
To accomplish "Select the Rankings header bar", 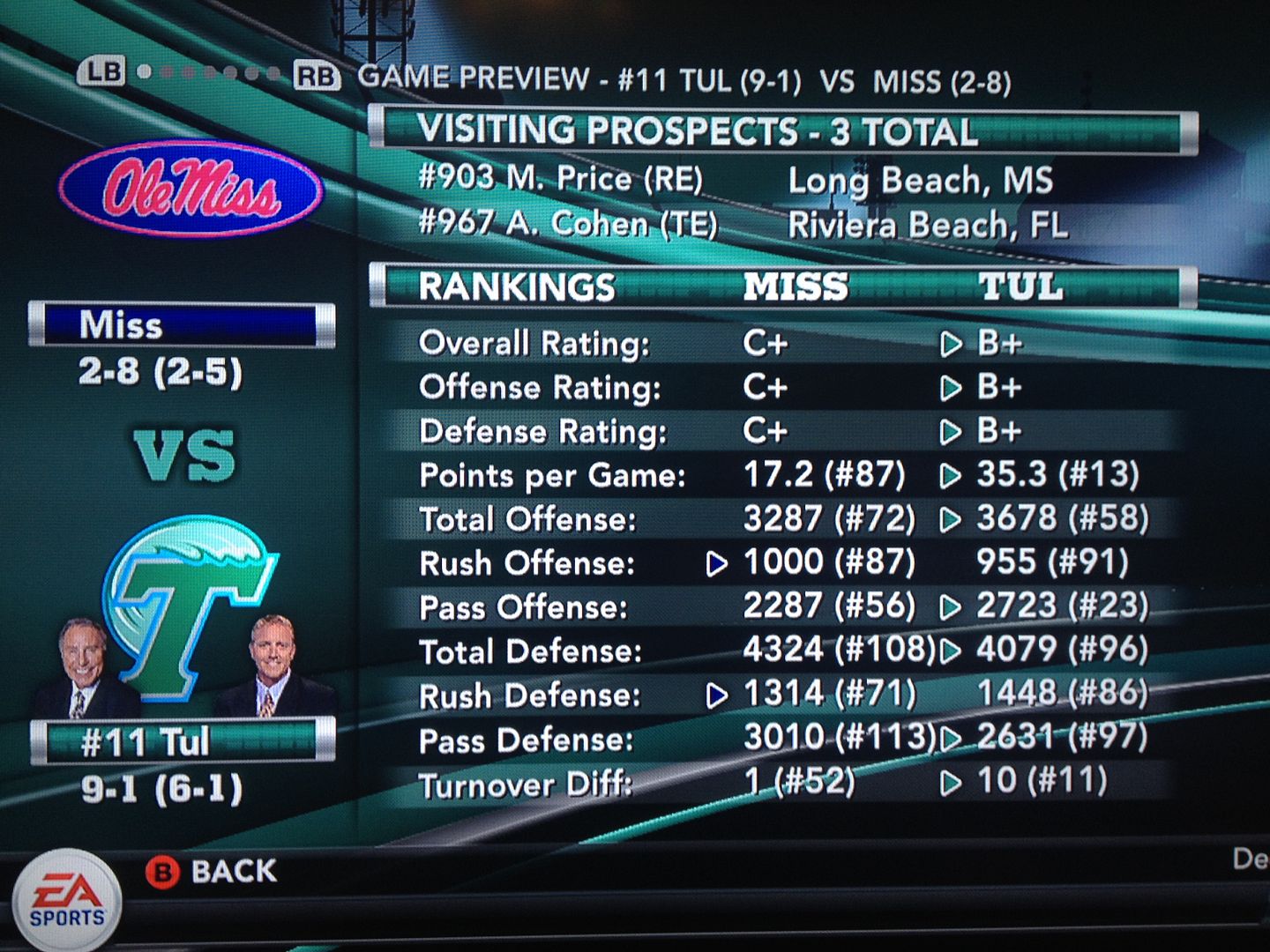I will pyautogui.click(x=781, y=286).
